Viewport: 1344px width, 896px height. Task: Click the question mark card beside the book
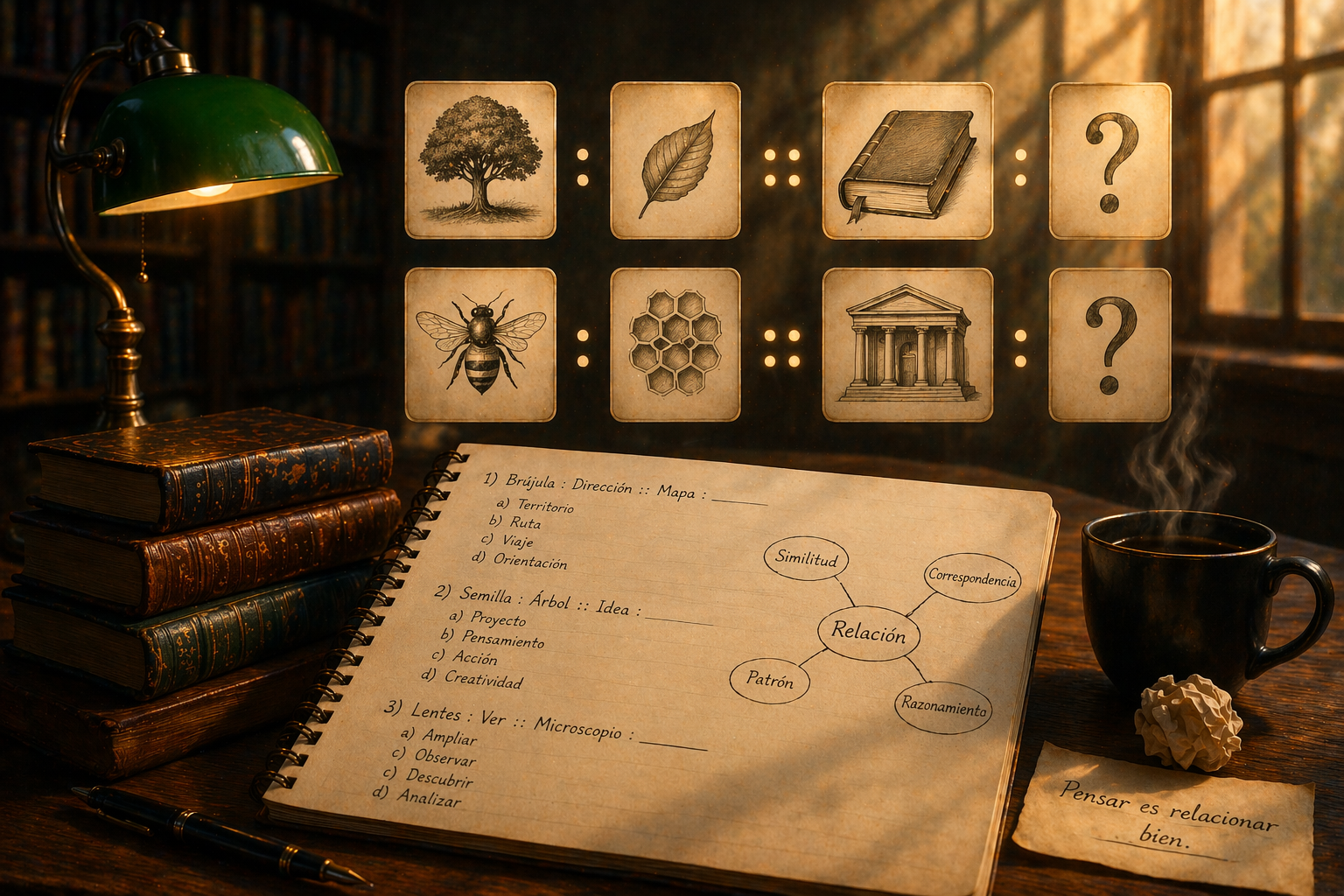1109,160
